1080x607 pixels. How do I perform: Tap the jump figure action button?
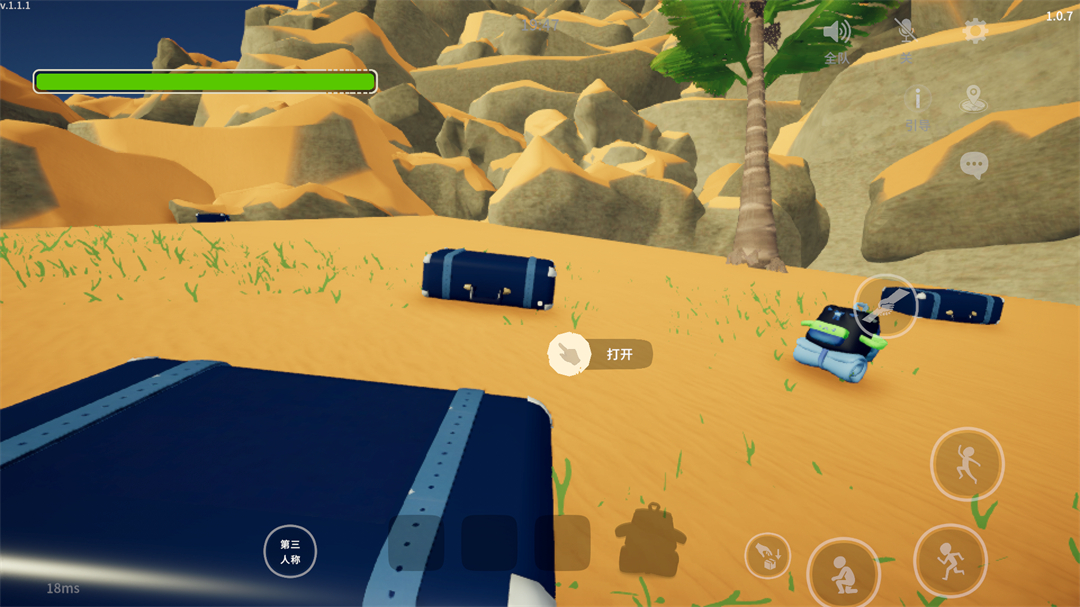click(x=967, y=464)
